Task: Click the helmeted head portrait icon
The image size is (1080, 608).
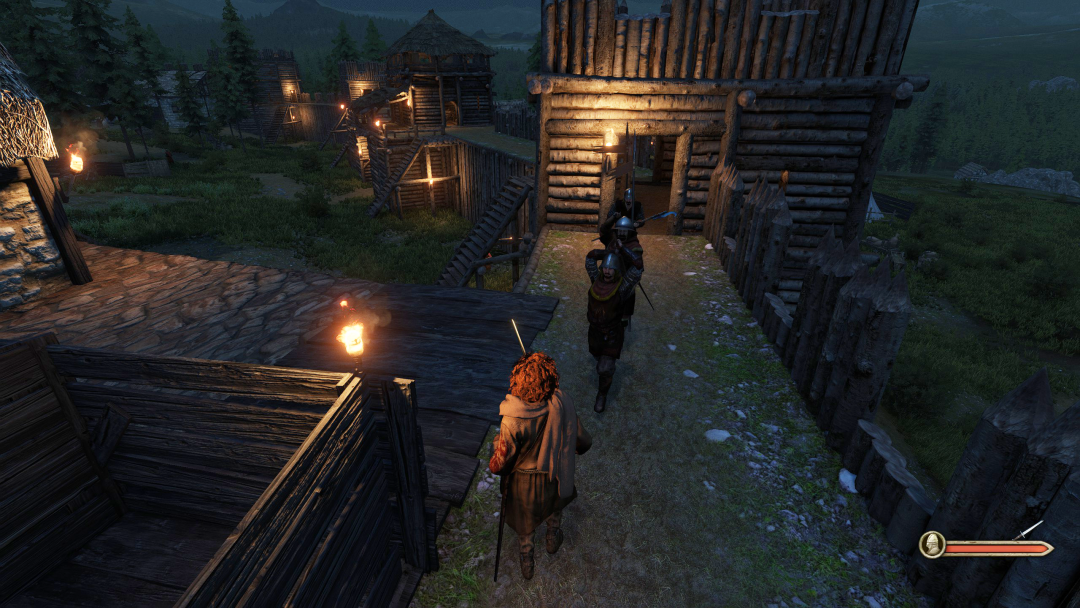Action: [932, 545]
